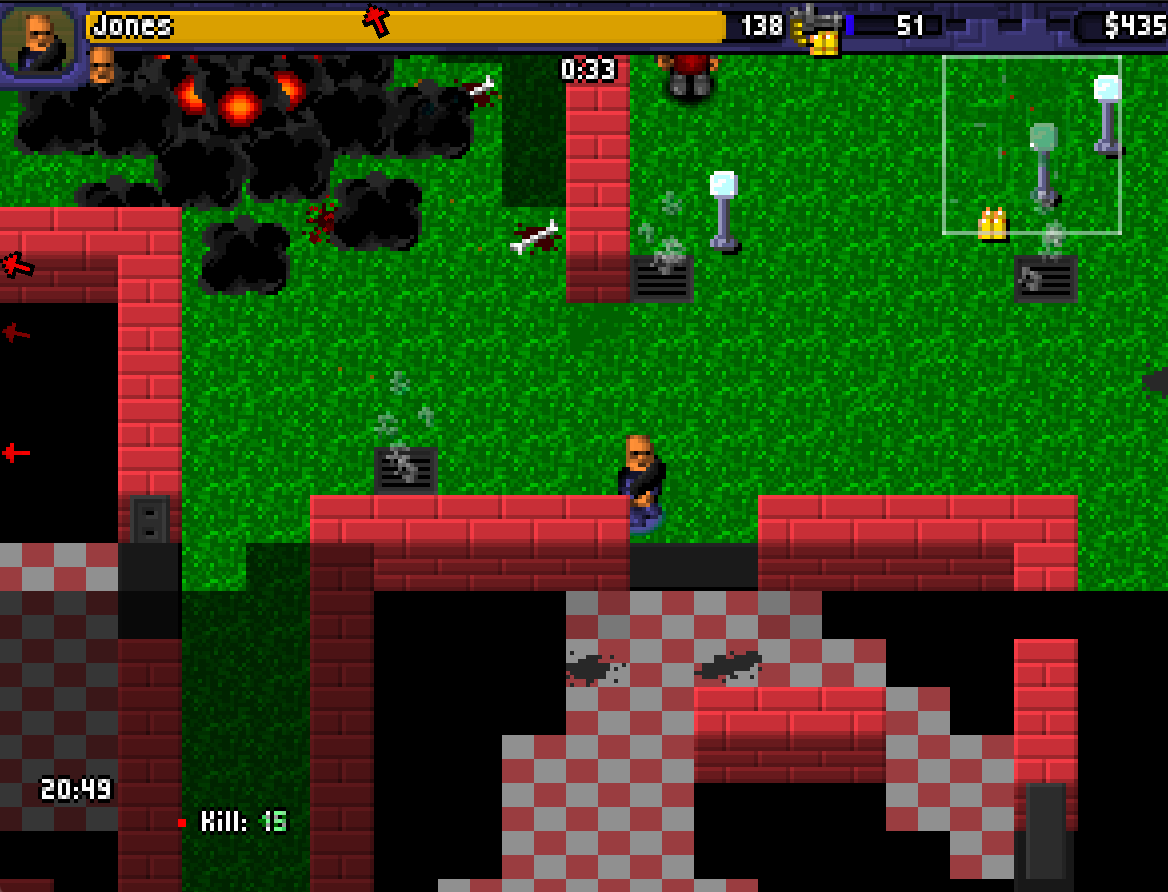Click the Jones character portrait

coord(38,40)
